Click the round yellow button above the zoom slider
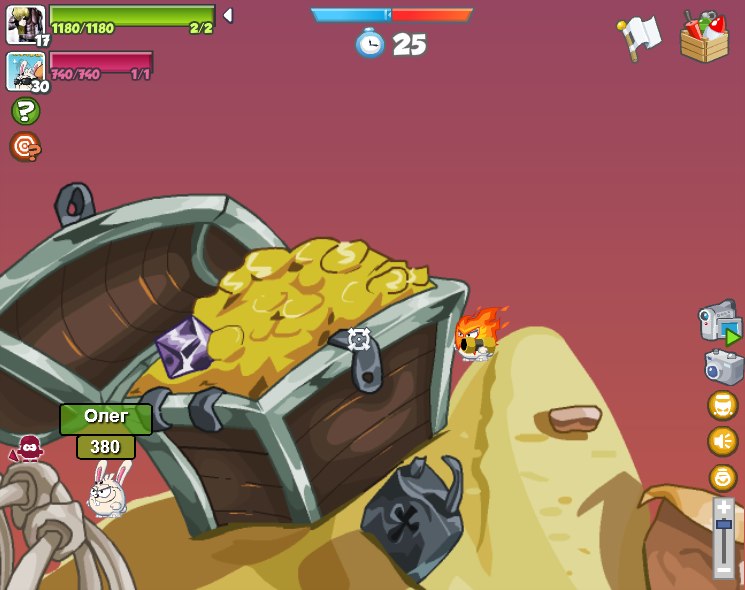This screenshot has width=745, height=590. 722,477
